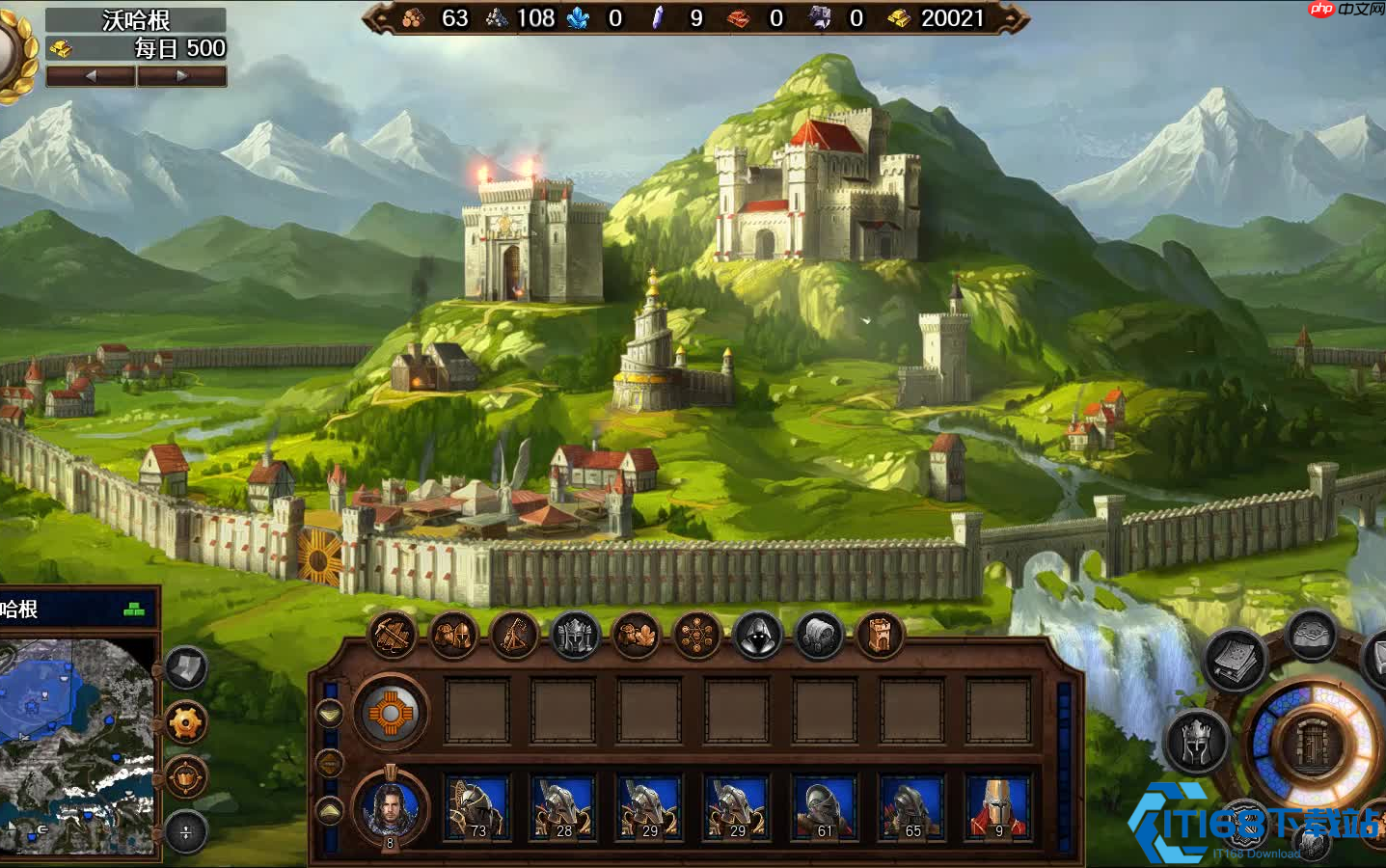Pick the red-caped unit stack of 9
Image resolution: width=1386 pixels, height=868 pixels.
(x=998, y=808)
